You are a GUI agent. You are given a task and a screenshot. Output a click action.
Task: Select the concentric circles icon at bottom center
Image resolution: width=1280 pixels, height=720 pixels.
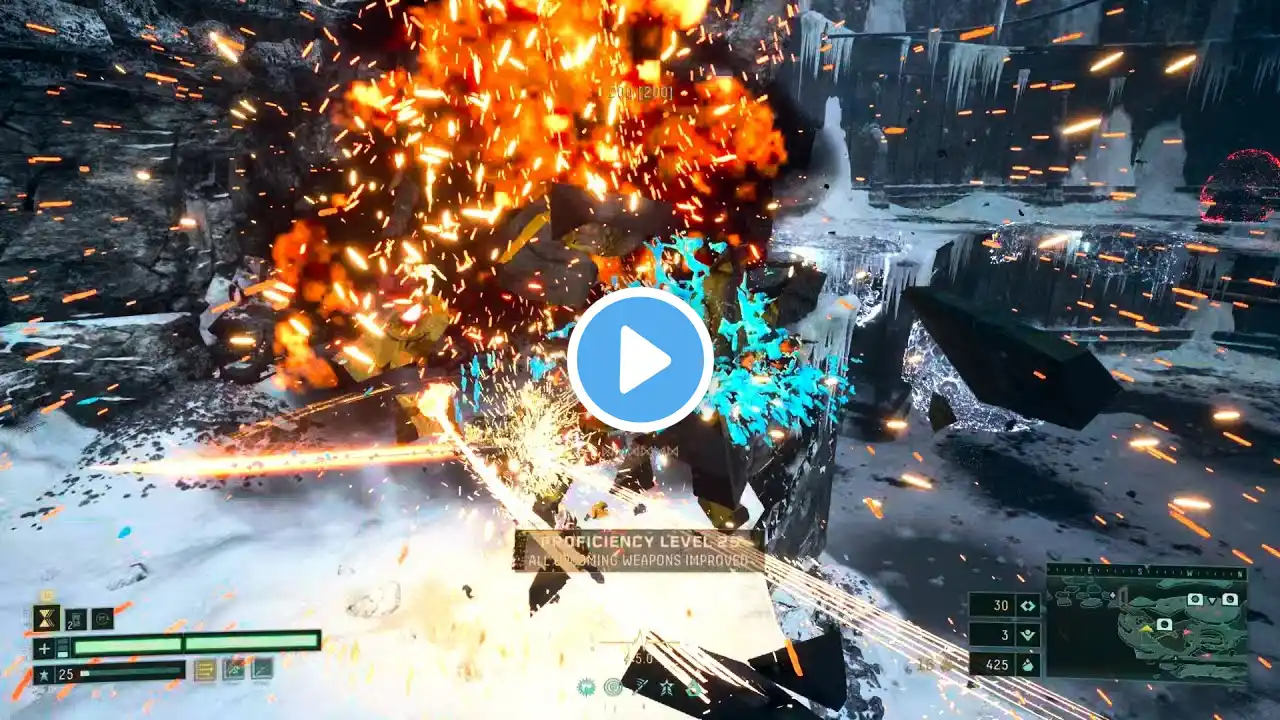pyautogui.click(x=613, y=687)
